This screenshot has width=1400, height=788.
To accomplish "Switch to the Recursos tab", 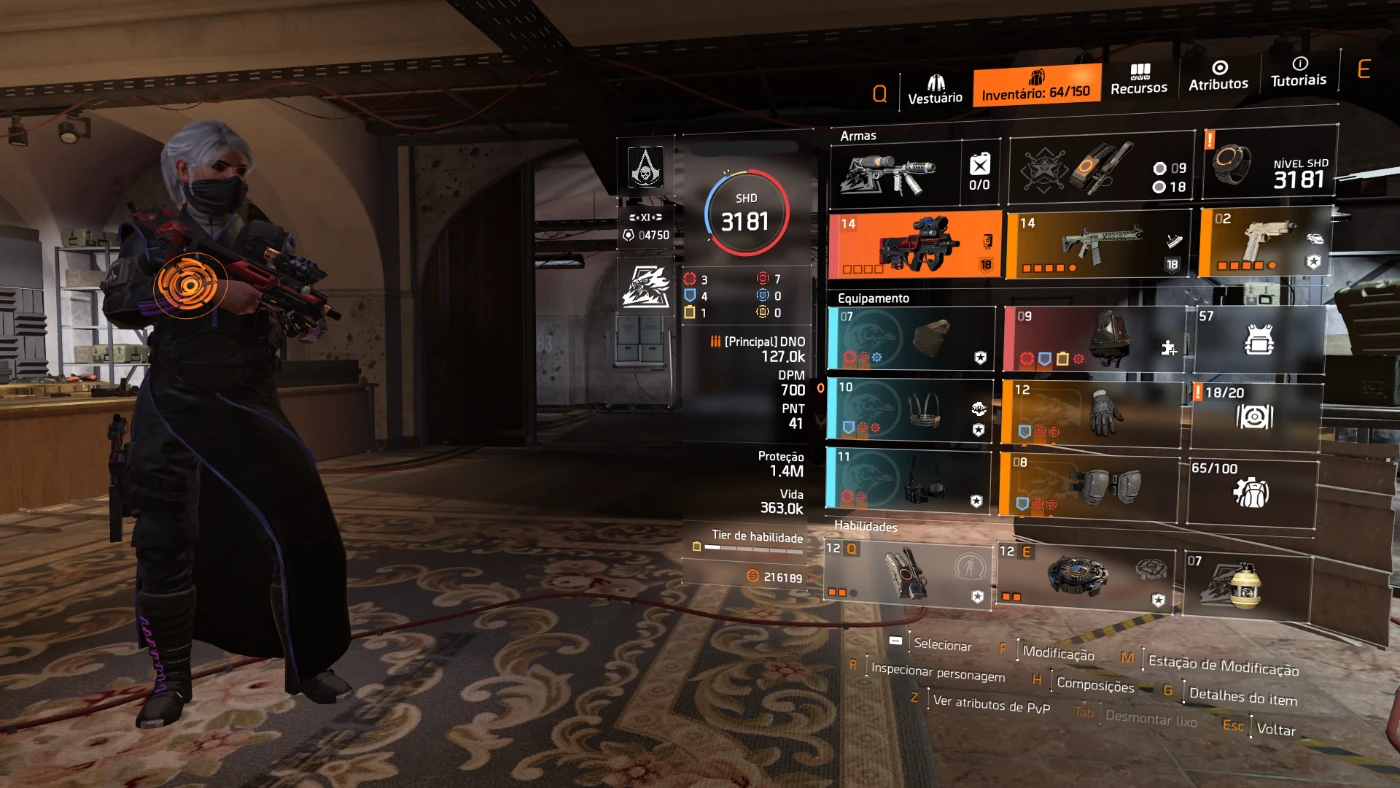I will [x=1139, y=80].
